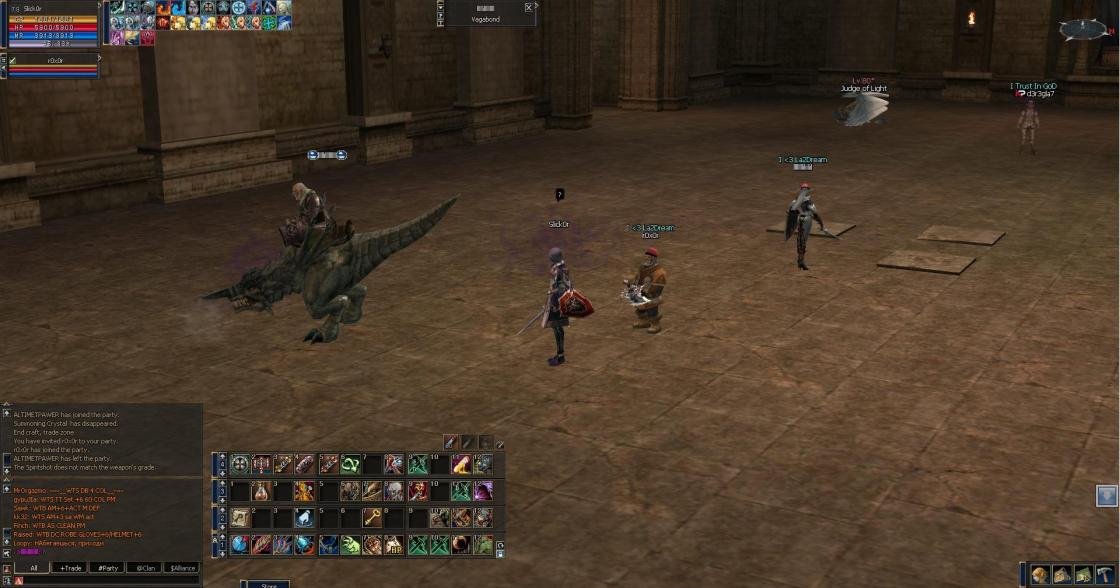Open the compass minimap

point(1084,29)
